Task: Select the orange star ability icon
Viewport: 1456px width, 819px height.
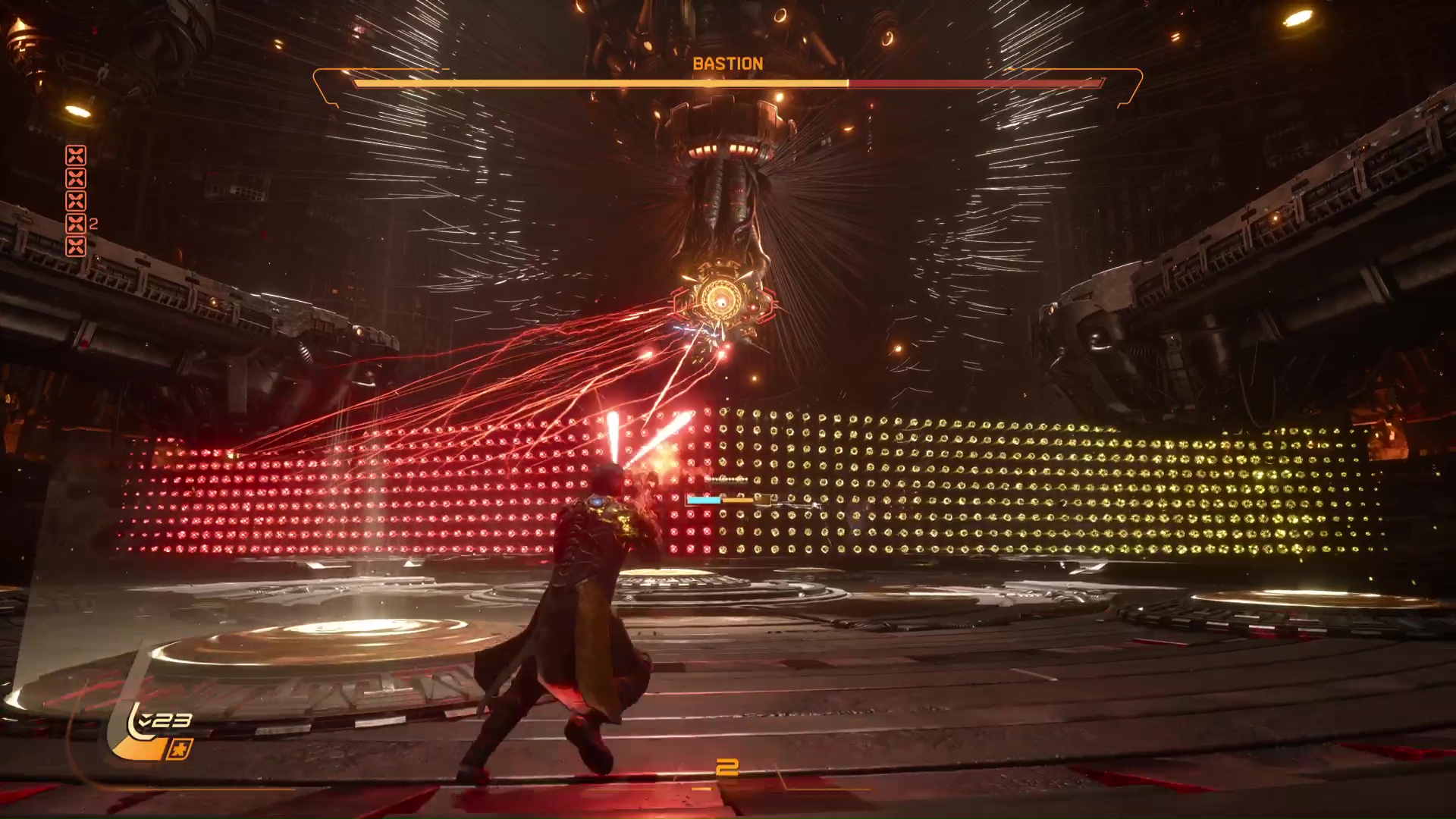Action: (x=180, y=749)
